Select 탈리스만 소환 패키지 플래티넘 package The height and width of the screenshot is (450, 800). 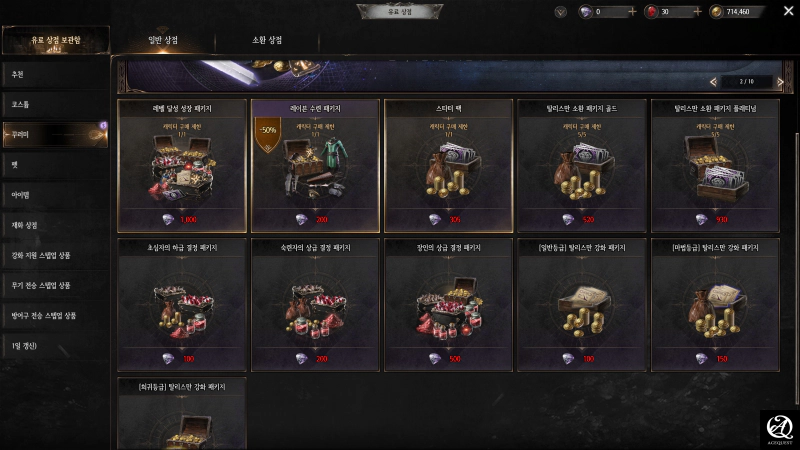point(715,165)
